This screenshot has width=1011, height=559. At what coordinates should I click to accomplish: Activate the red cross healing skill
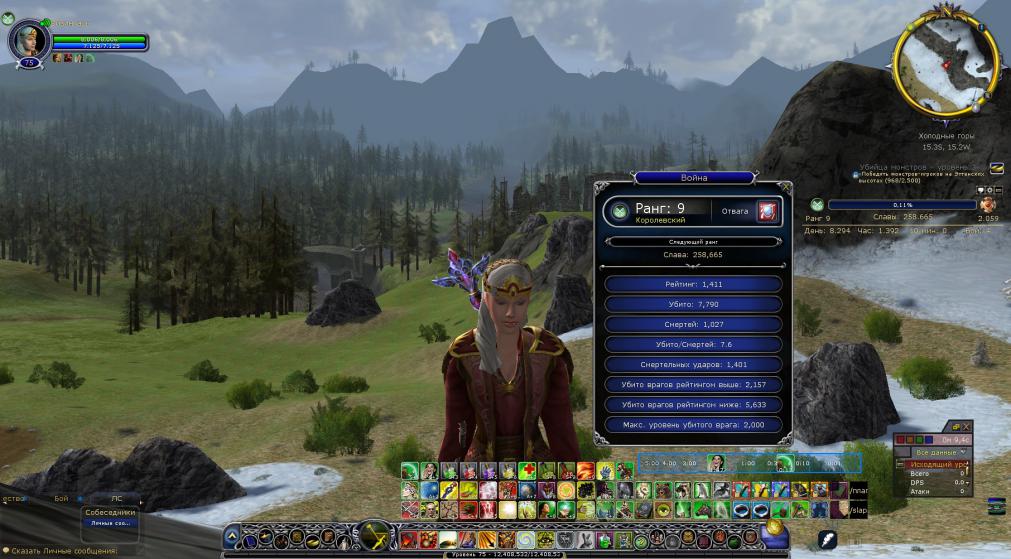[x=527, y=471]
